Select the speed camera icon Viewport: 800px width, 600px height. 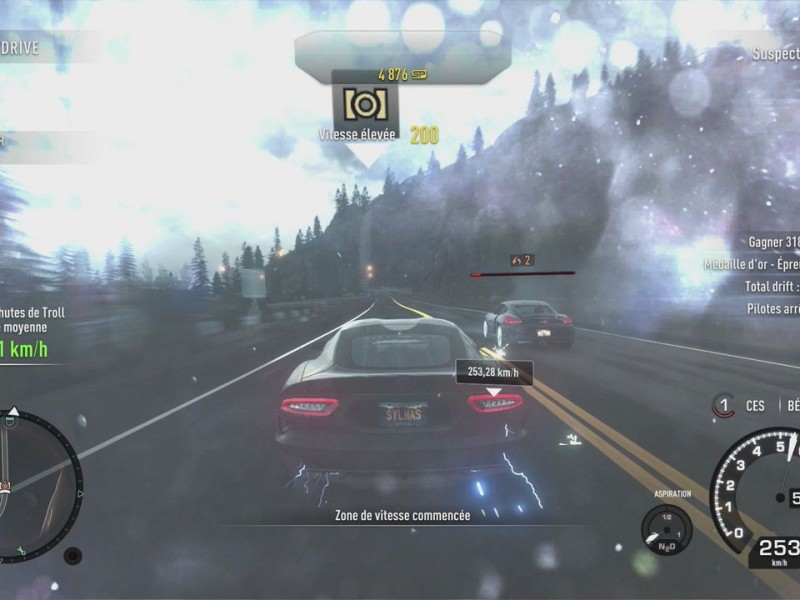(365, 105)
